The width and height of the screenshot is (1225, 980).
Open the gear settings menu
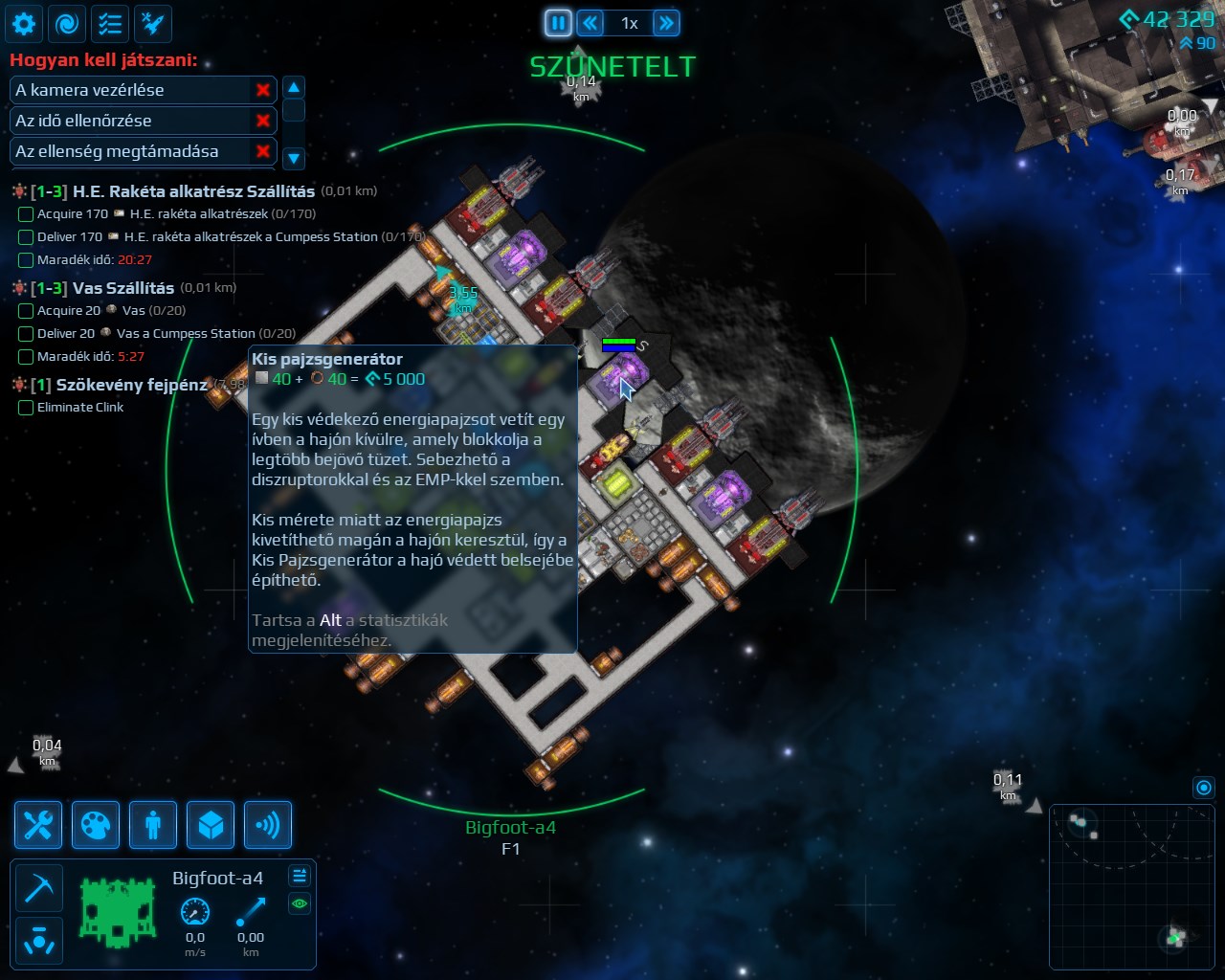point(24,23)
